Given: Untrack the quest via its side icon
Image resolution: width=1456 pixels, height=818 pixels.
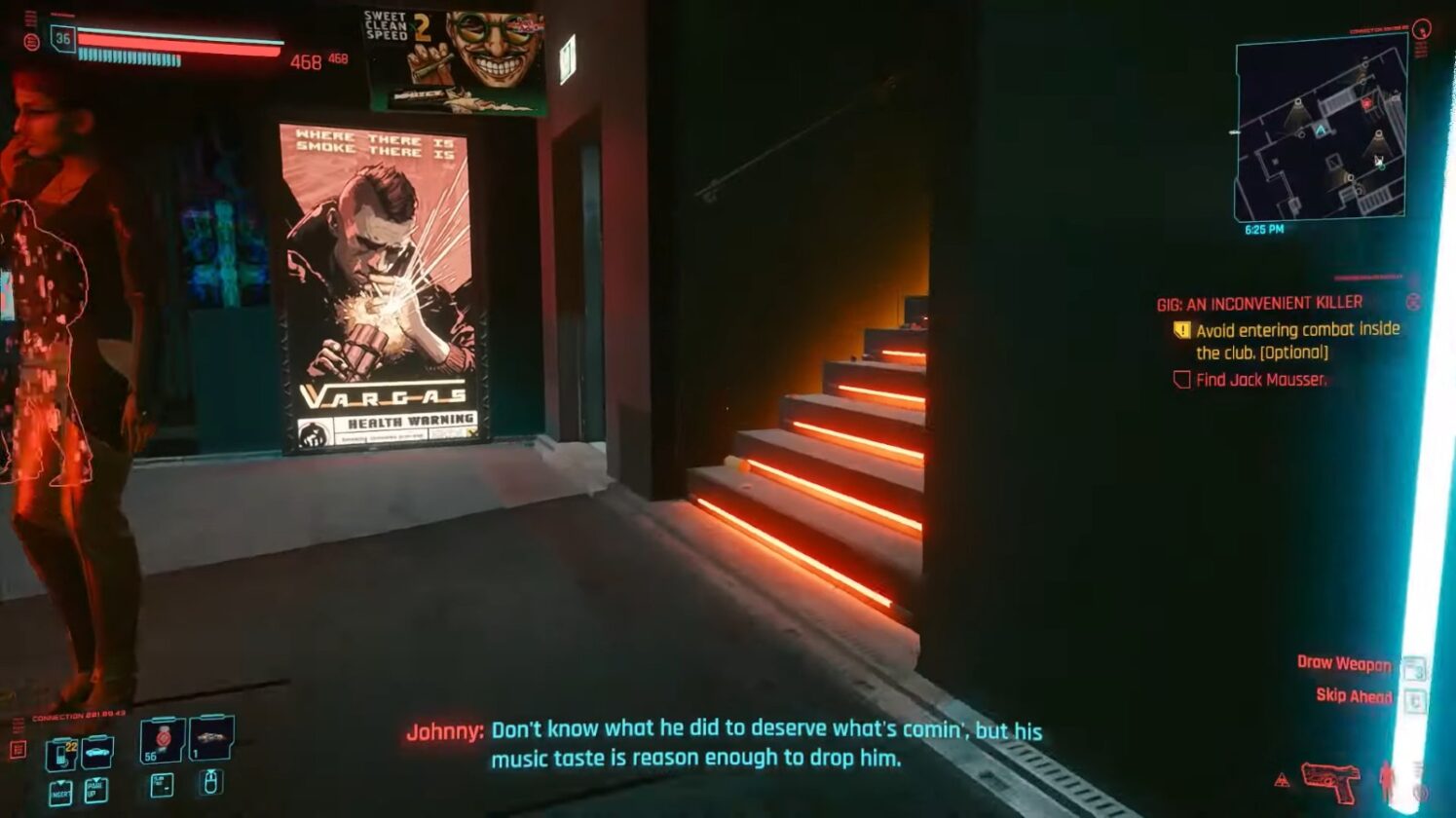Looking at the screenshot, I should [1415, 303].
